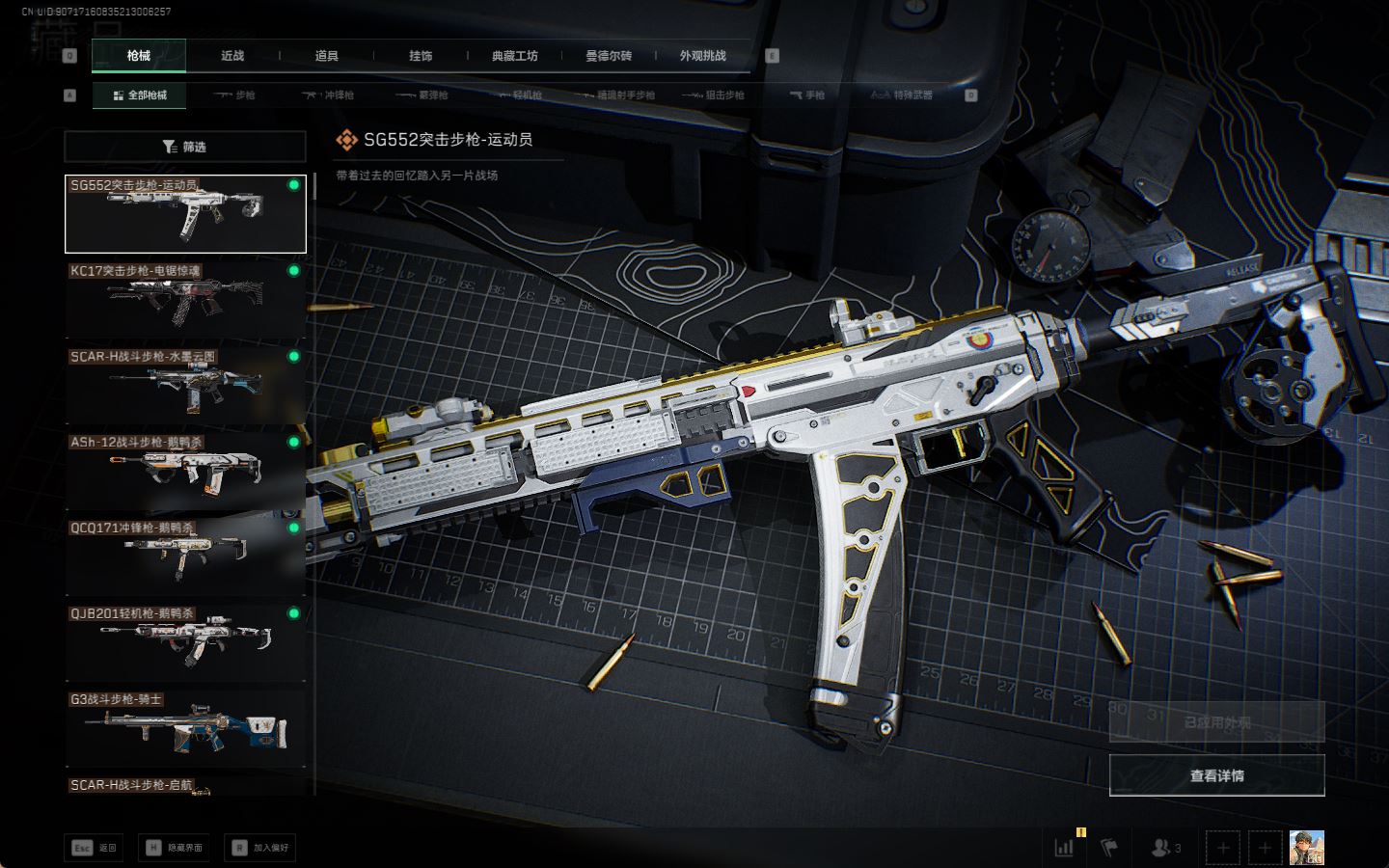Open the 筛选 filter button
Viewport: 1389px width, 868px height.
[184, 147]
